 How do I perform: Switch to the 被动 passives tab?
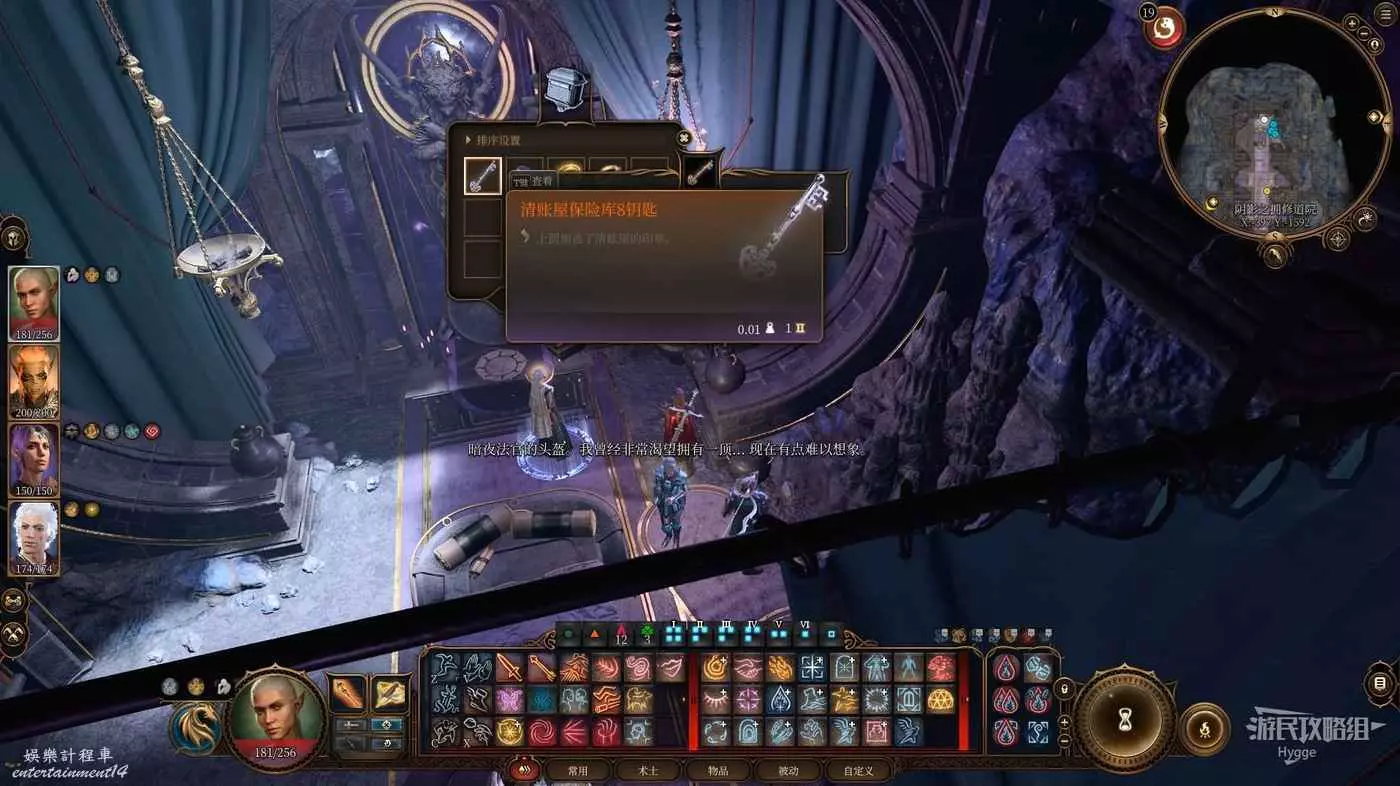[x=789, y=770]
